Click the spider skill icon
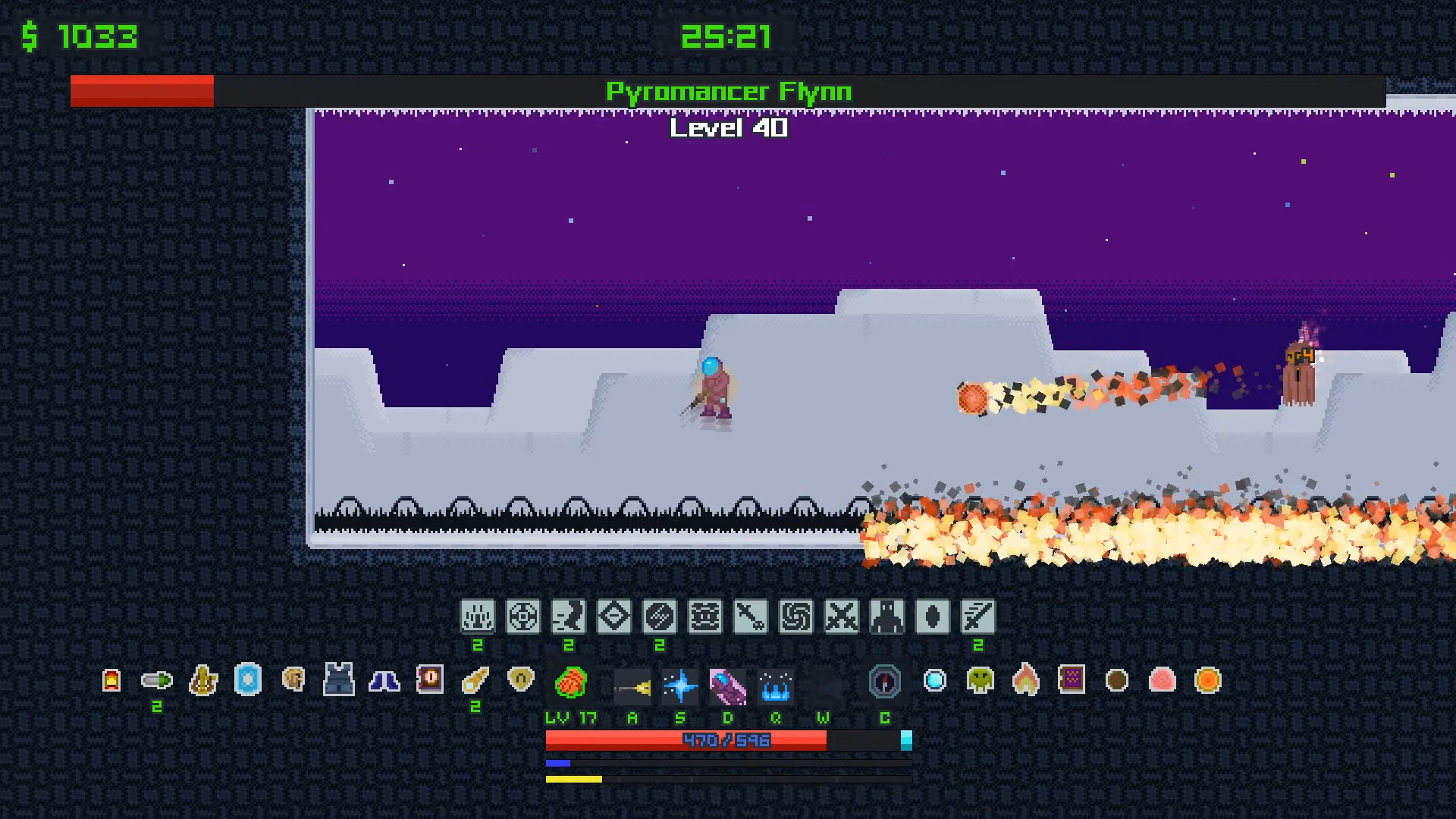Screen dimensions: 1456x819 [706, 617]
